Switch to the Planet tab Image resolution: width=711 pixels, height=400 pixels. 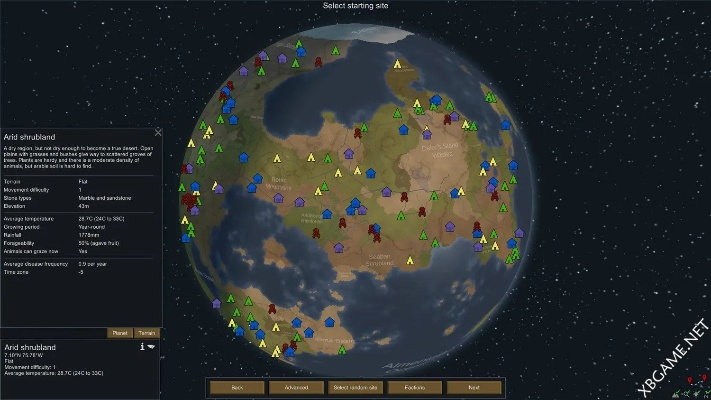119,333
